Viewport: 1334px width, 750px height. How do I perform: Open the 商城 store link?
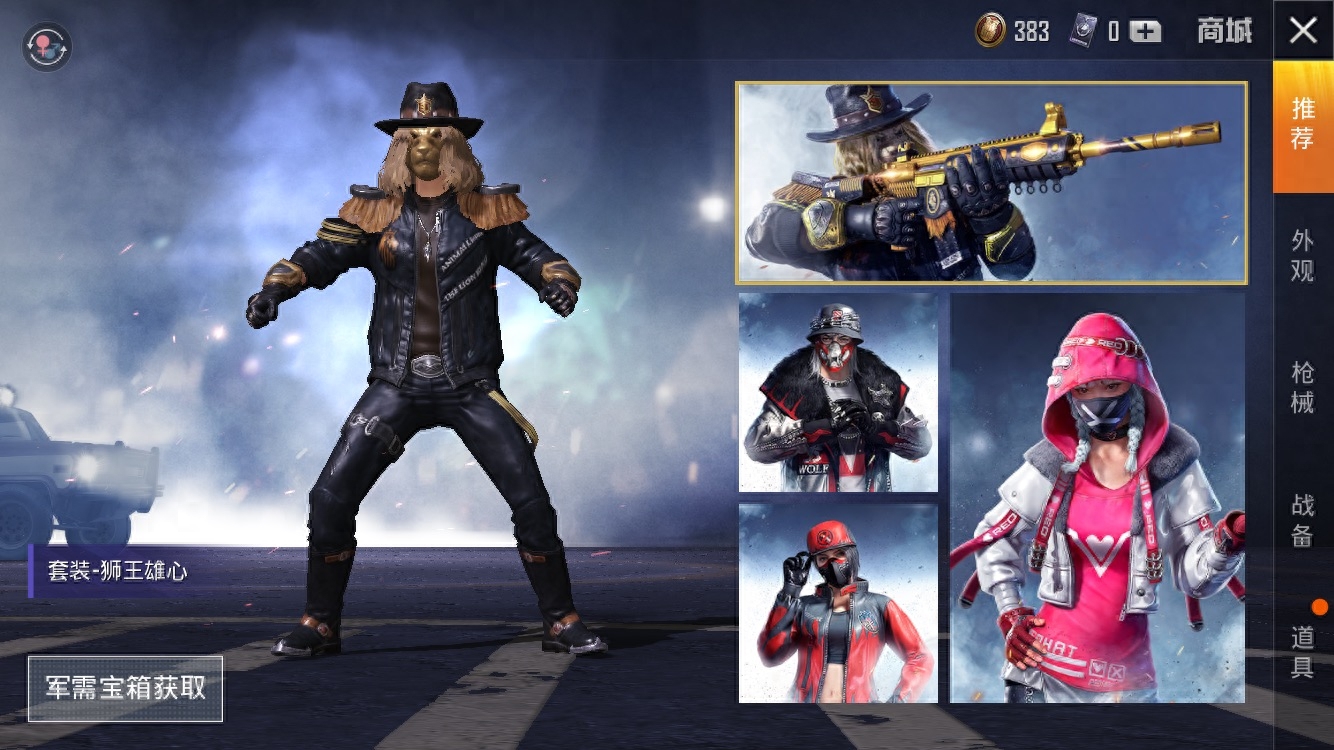[1224, 31]
